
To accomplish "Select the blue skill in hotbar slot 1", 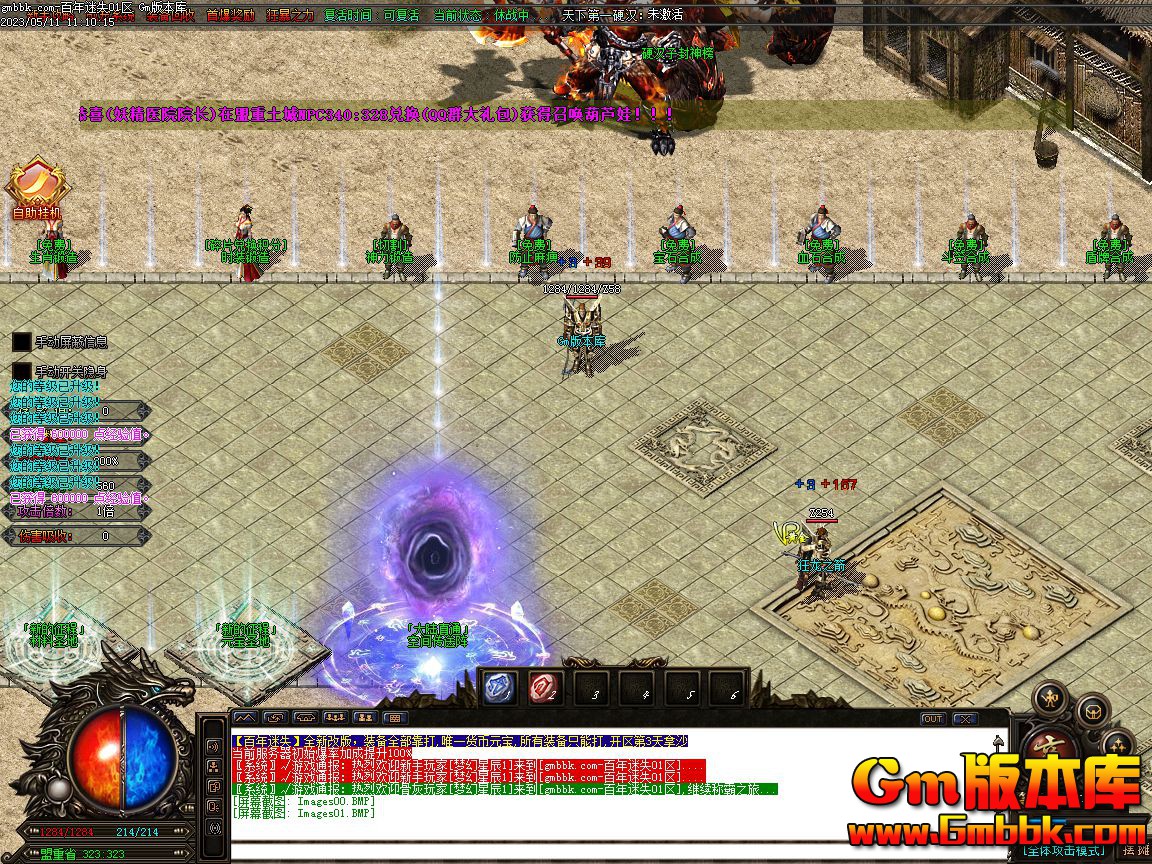I will coord(500,688).
